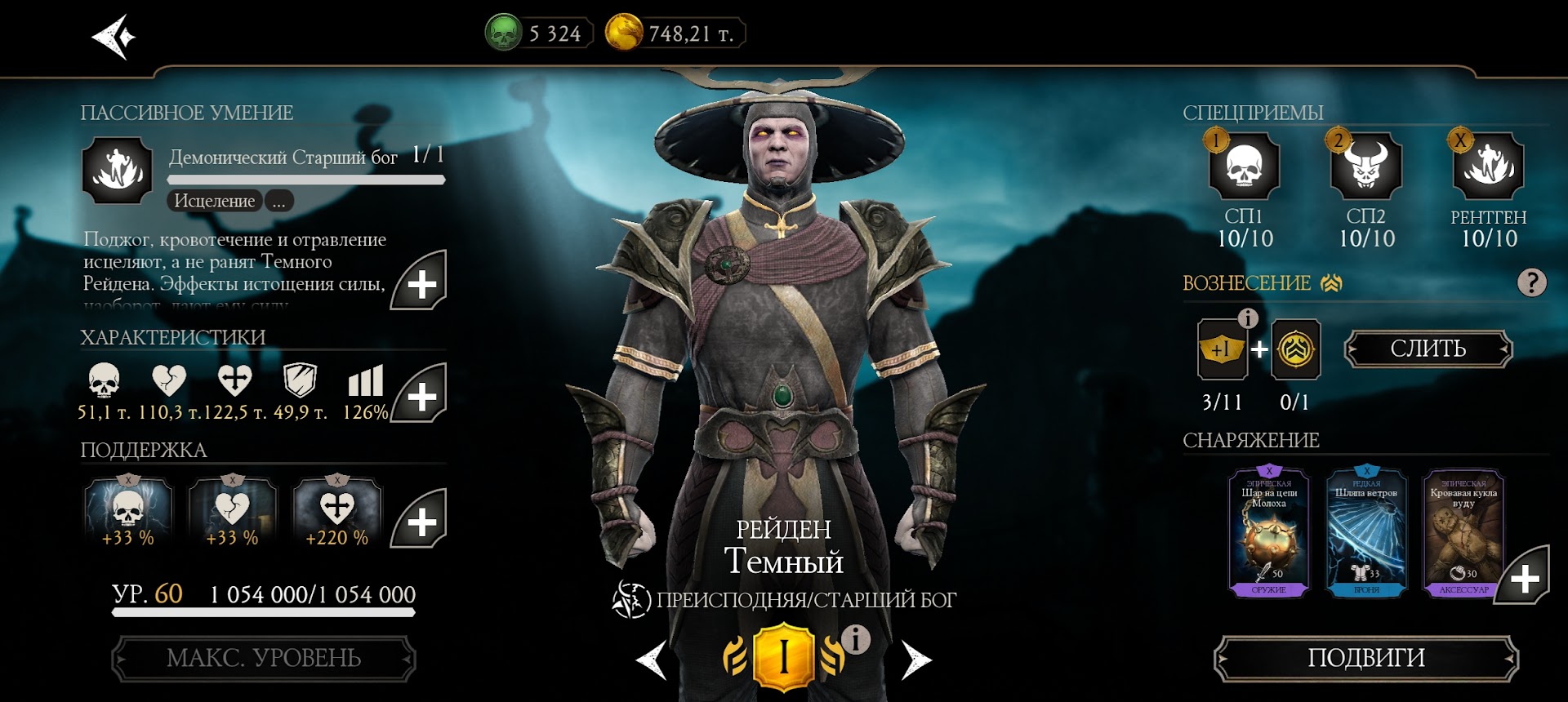Tap the gold dragon koins currency
Image resolution: width=1568 pixels, height=702 pixels.
point(624,33)
